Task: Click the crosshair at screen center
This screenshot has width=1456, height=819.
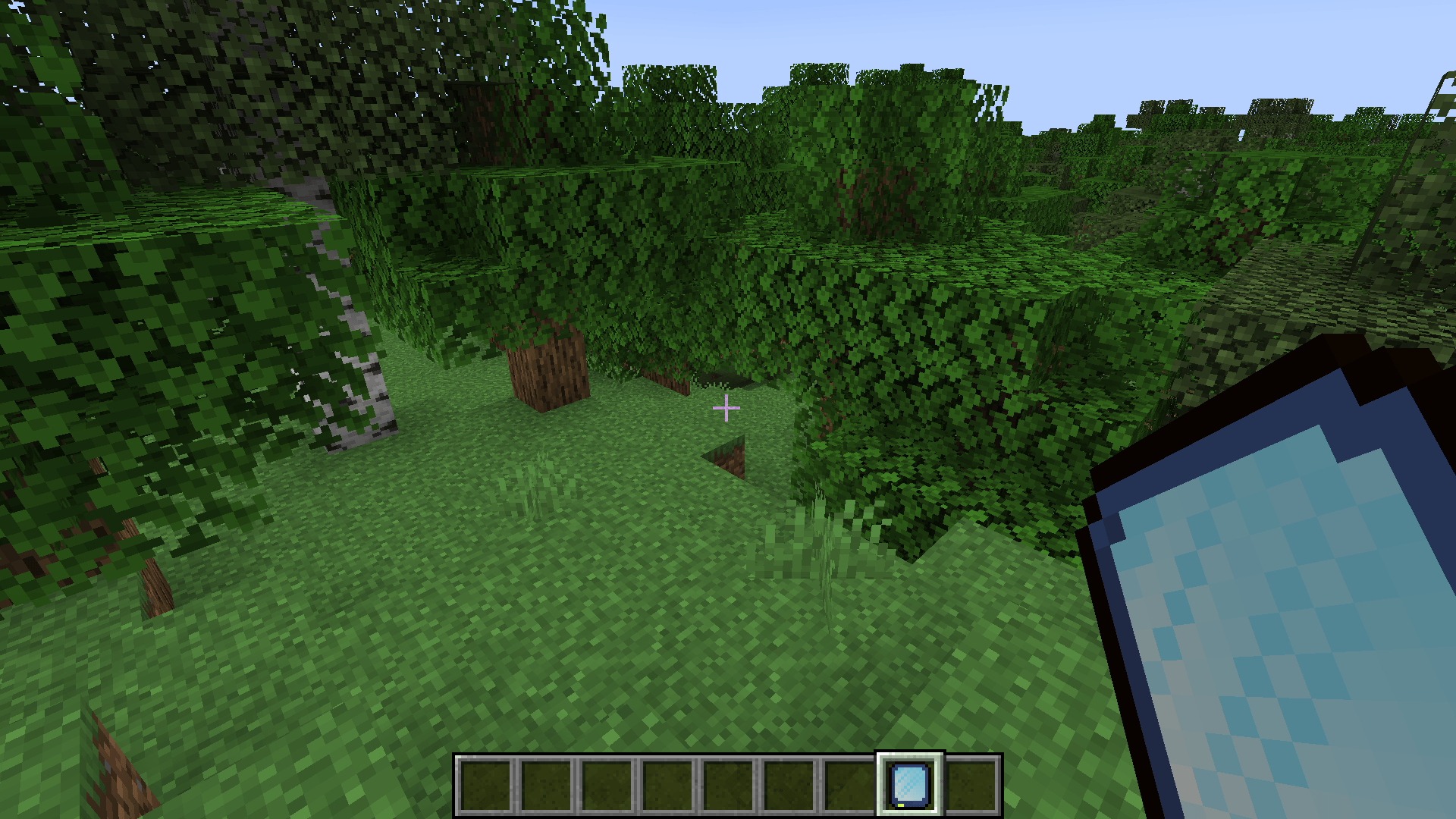Action: pyautogui.click(x=726, y=408)
